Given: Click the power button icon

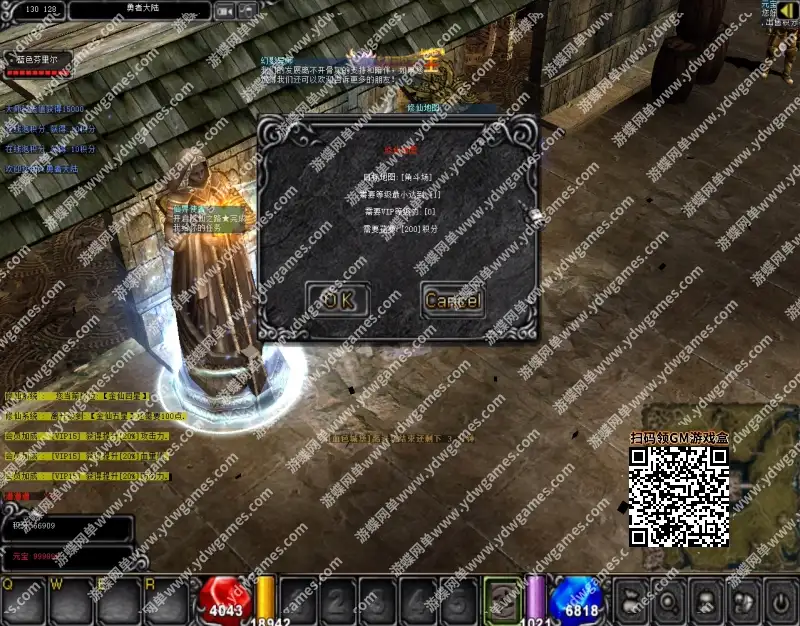Looking at the screenshot, I should tap(780, 600).
